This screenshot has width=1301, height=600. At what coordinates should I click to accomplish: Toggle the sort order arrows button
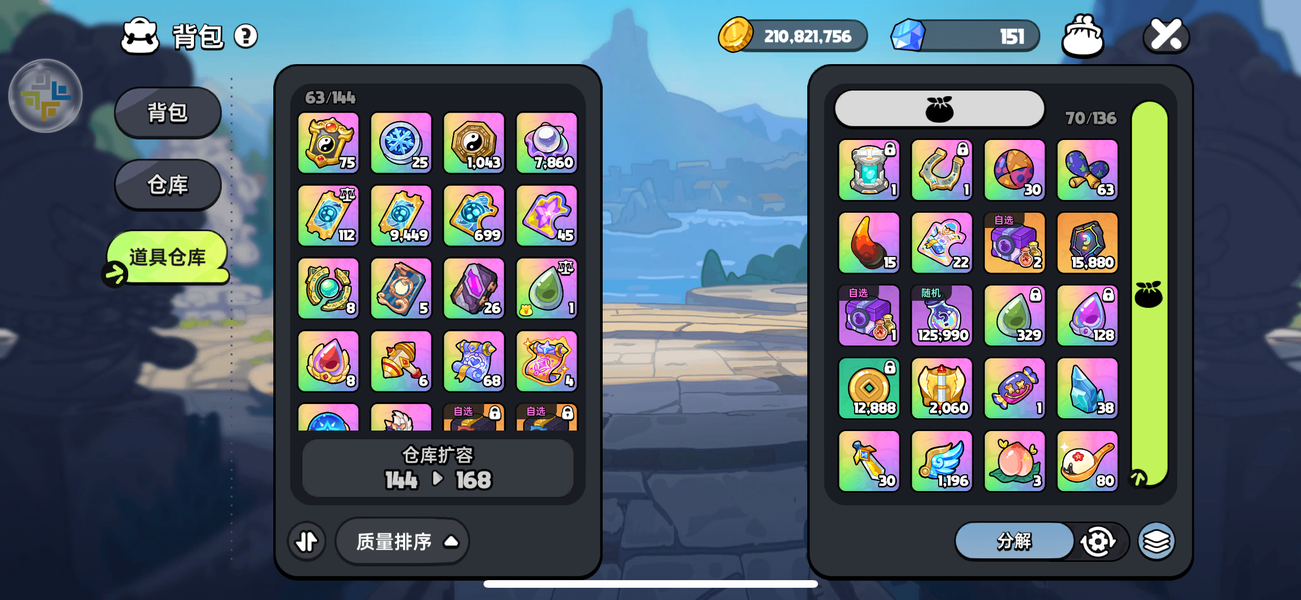pos(307,541)
